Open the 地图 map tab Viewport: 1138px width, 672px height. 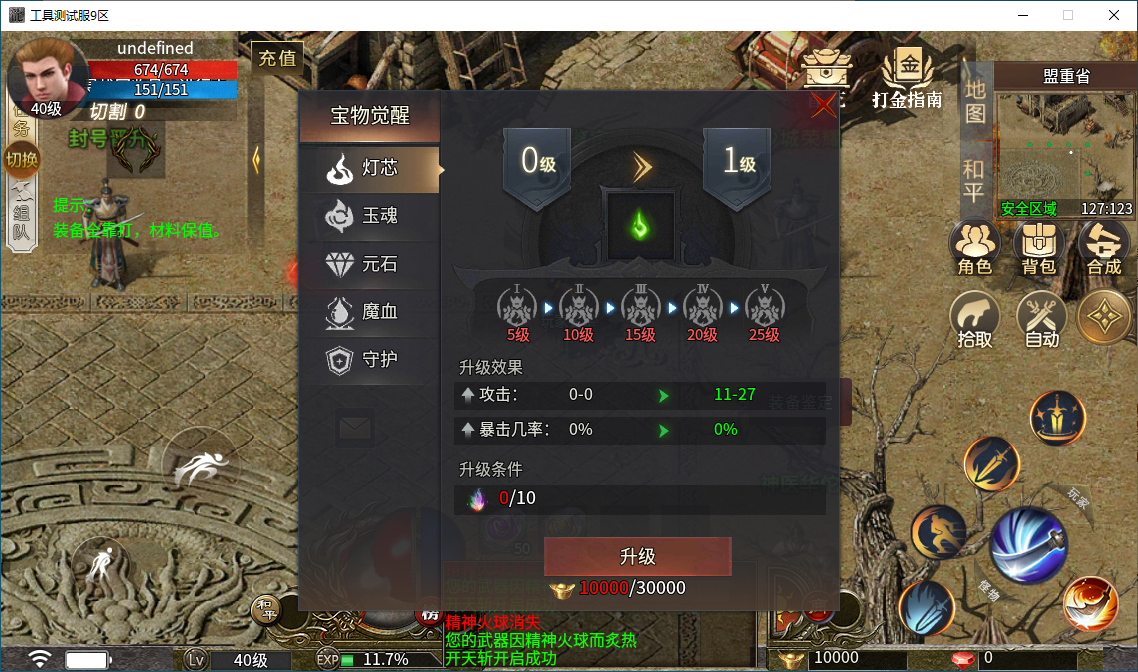(975, 101)
